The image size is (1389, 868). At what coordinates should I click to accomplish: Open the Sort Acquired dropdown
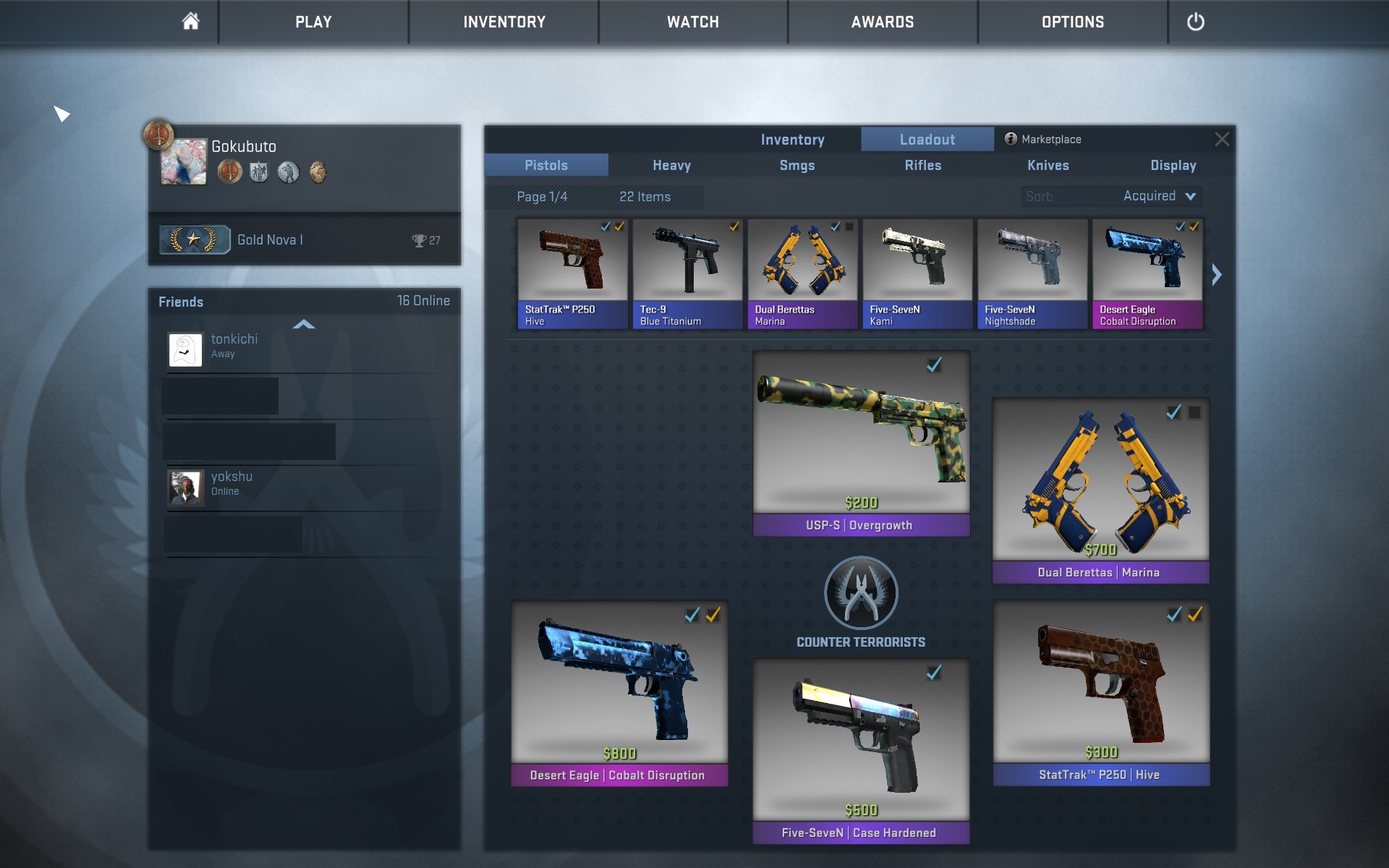(1159, 196)
